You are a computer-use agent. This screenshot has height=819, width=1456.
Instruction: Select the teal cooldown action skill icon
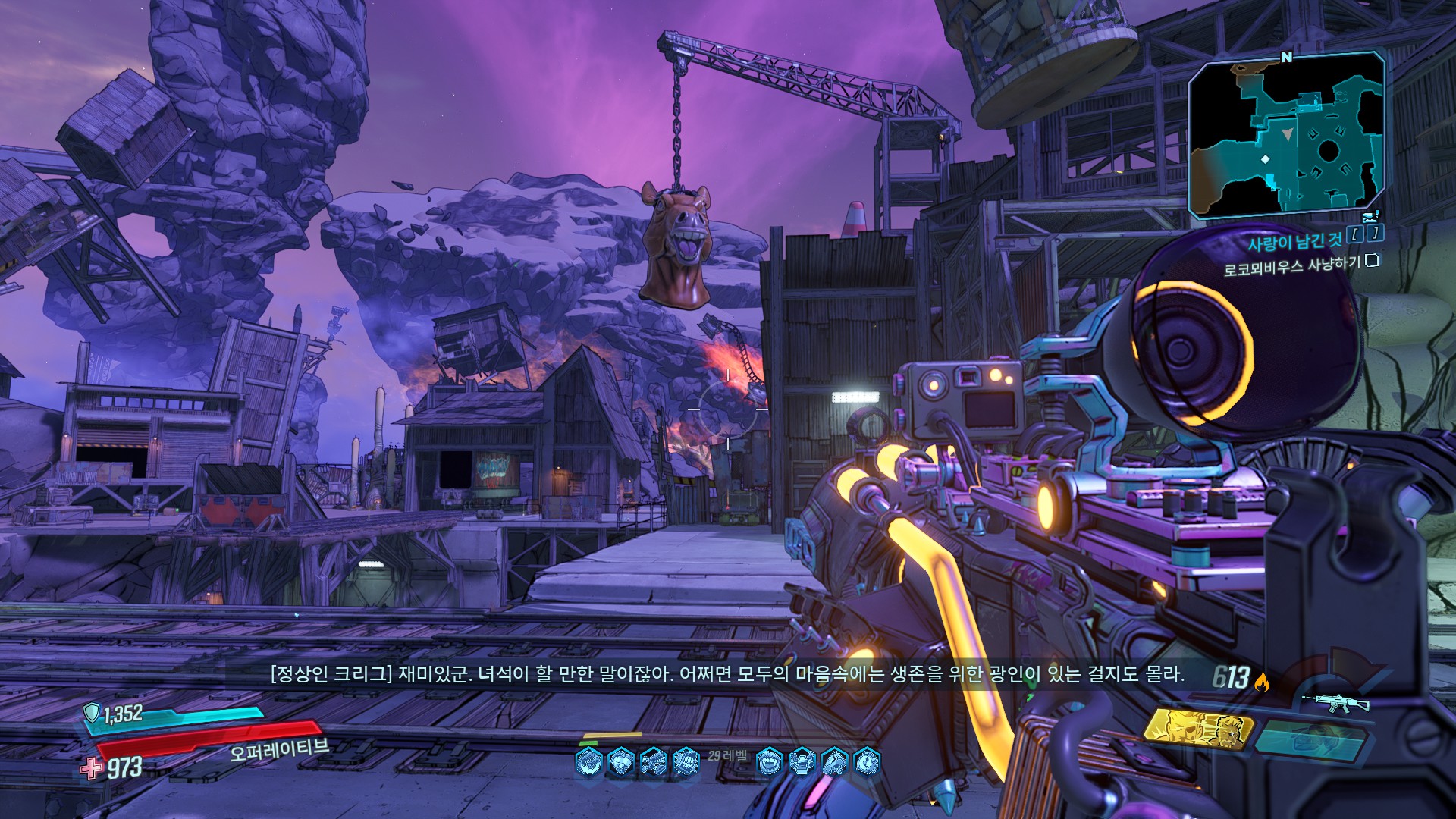click(x=1312, y=737)
